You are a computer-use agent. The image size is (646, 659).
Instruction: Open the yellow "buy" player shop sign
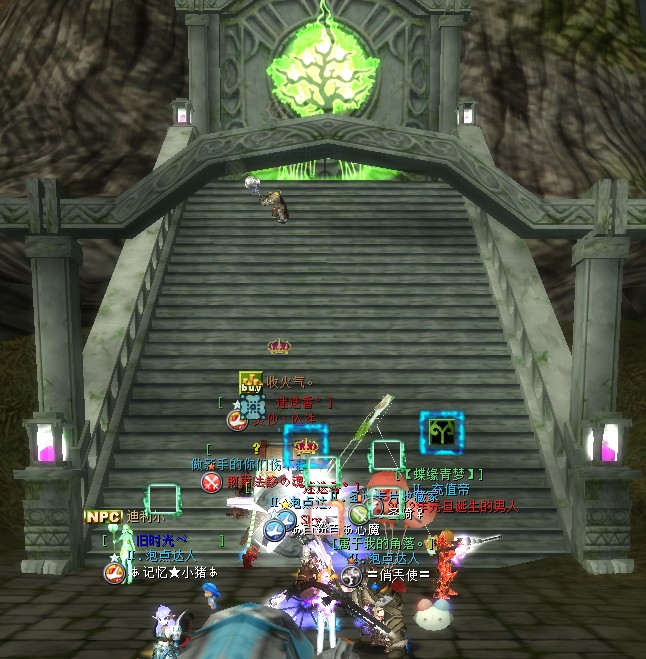click(250, 382)
